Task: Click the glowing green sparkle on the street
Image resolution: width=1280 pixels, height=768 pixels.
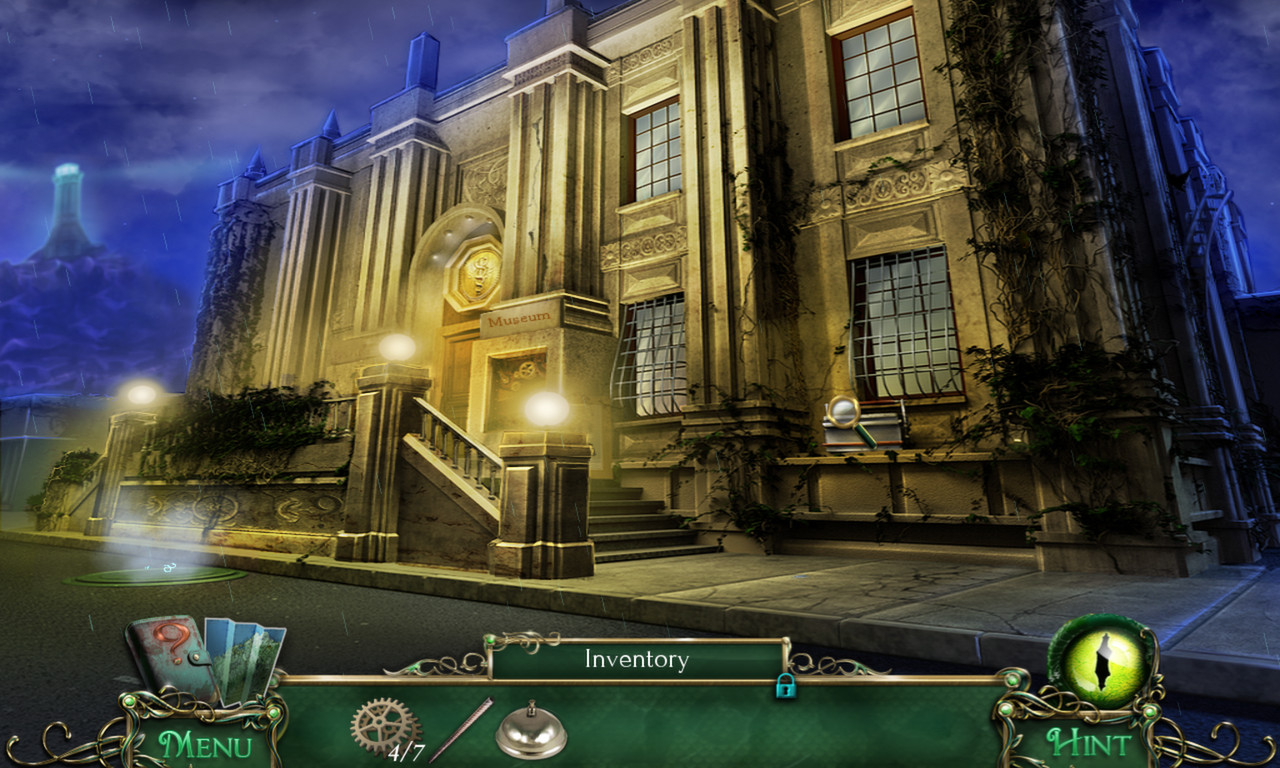Action: [168, 568]
